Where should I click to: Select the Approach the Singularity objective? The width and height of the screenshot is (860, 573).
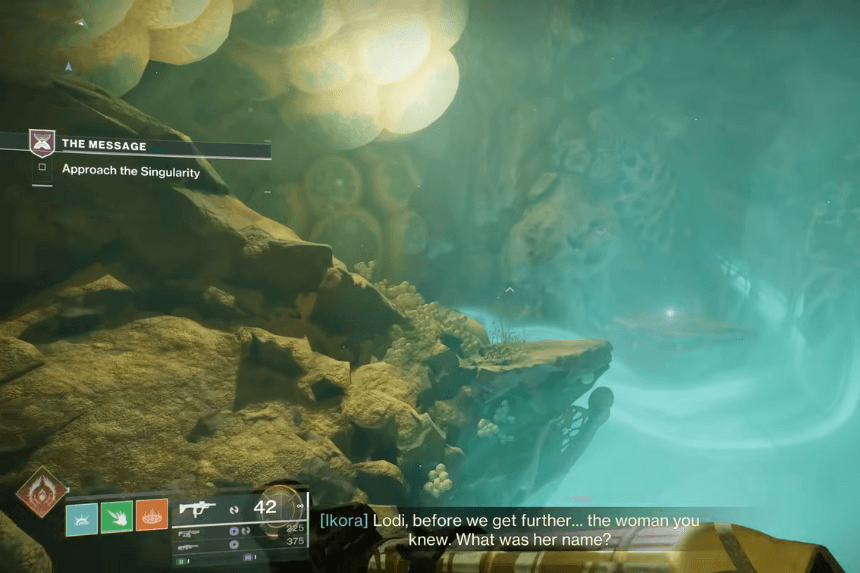pyautogui.click(x=131, y=171)
